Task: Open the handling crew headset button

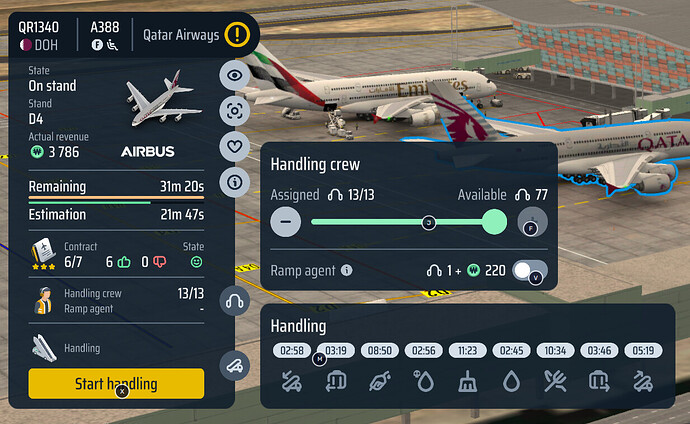Action: click(235, 300)
